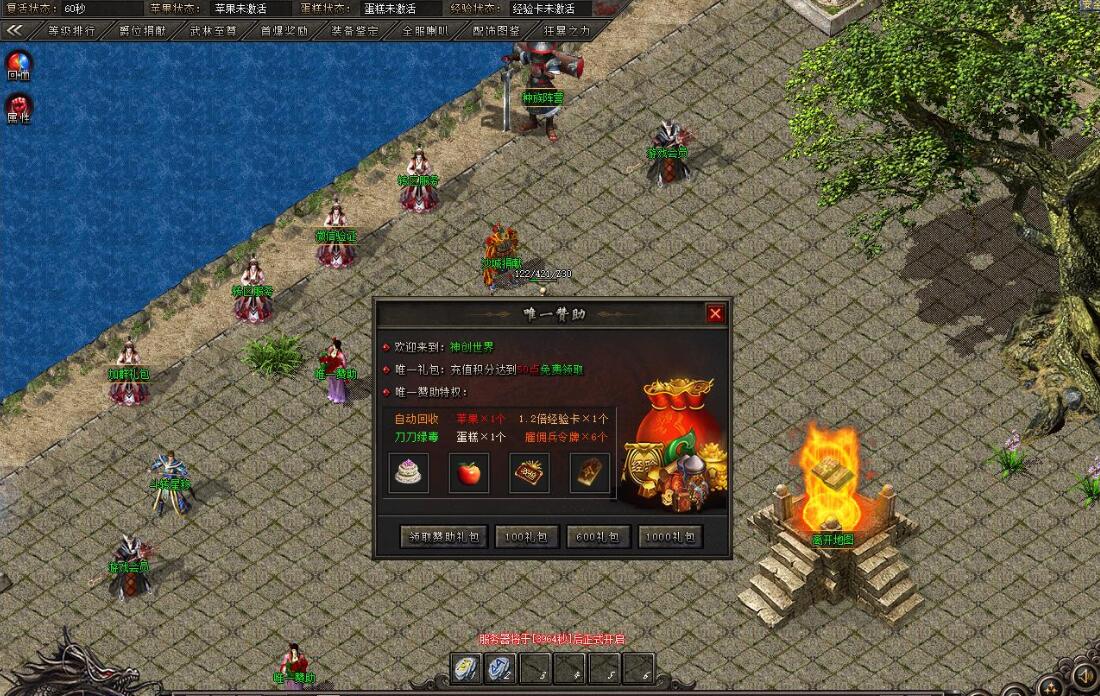Open the 爵位捐献 title donation menu
This screenshot has width=1100, height=696.
tap(143, 30)
